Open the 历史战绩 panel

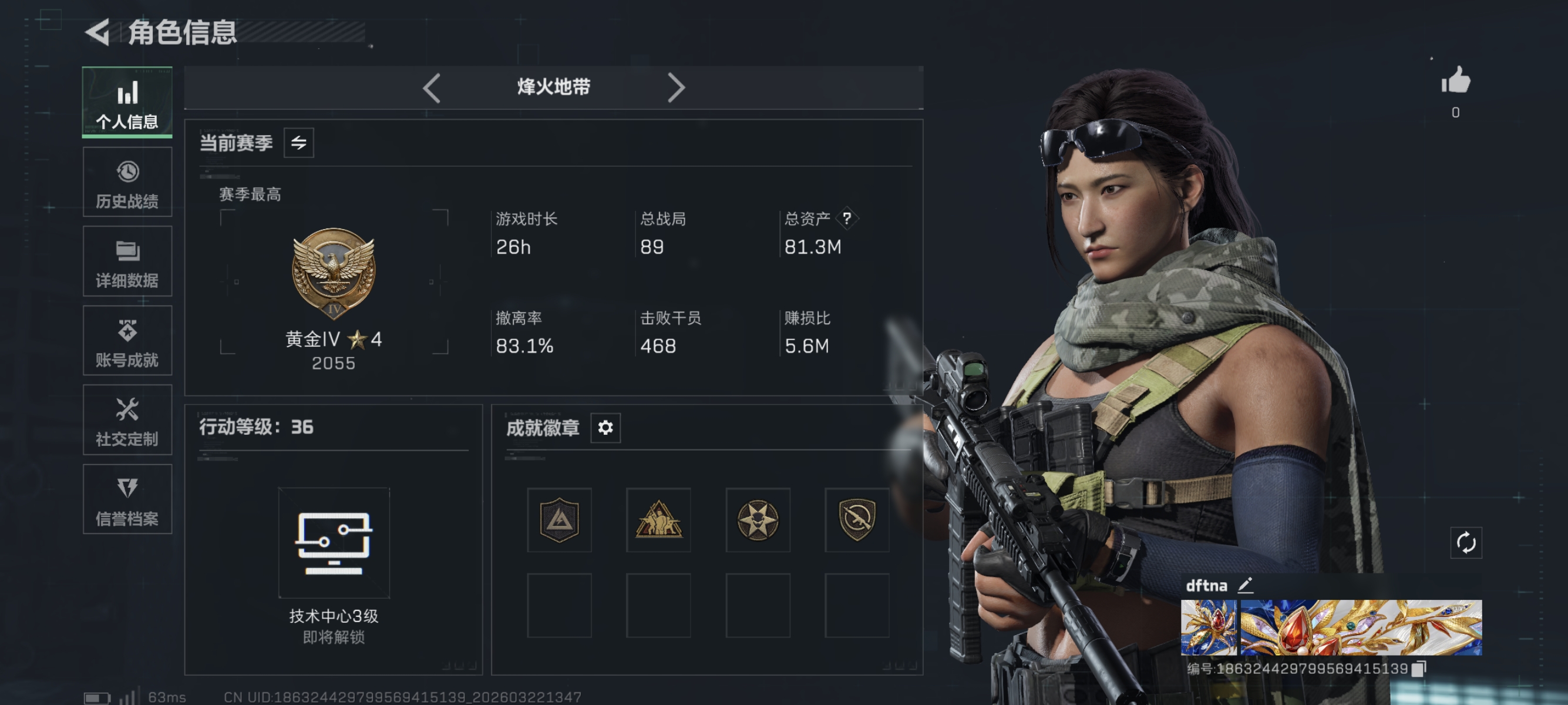pos(127,182)
